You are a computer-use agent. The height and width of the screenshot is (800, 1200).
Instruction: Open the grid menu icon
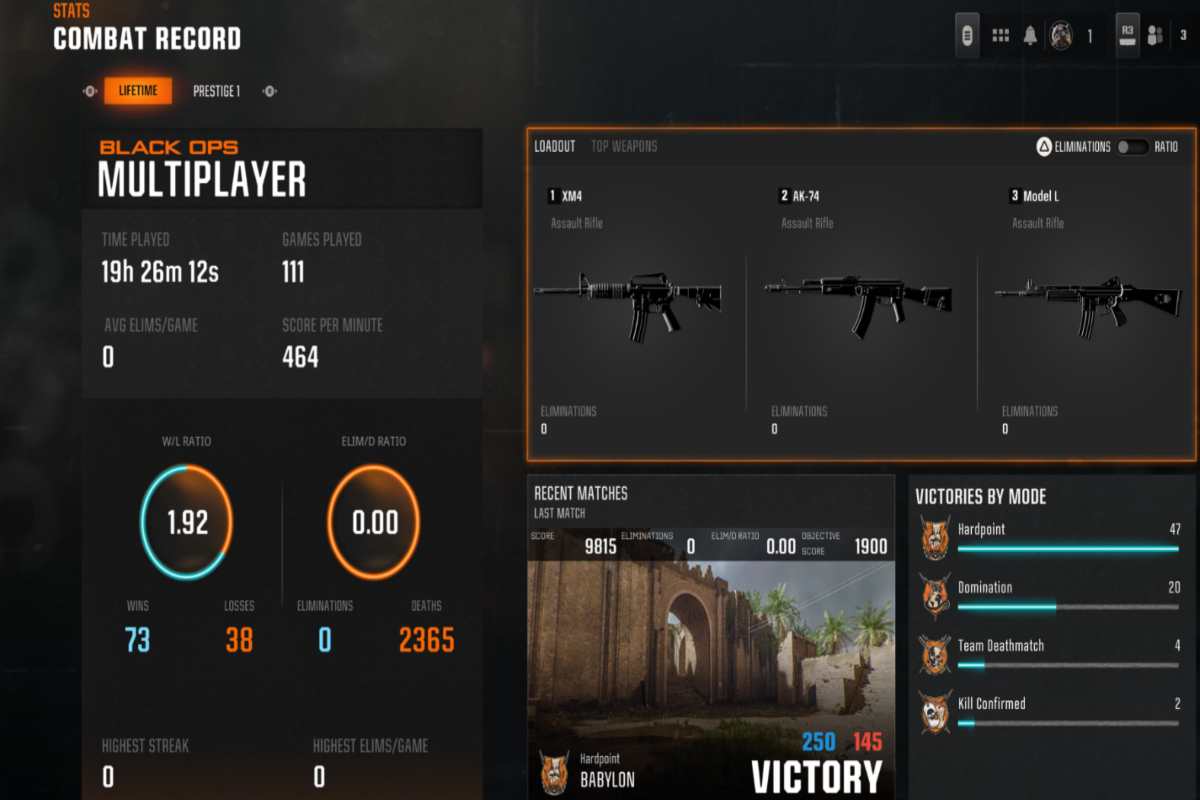click(x=1000, y=36)
